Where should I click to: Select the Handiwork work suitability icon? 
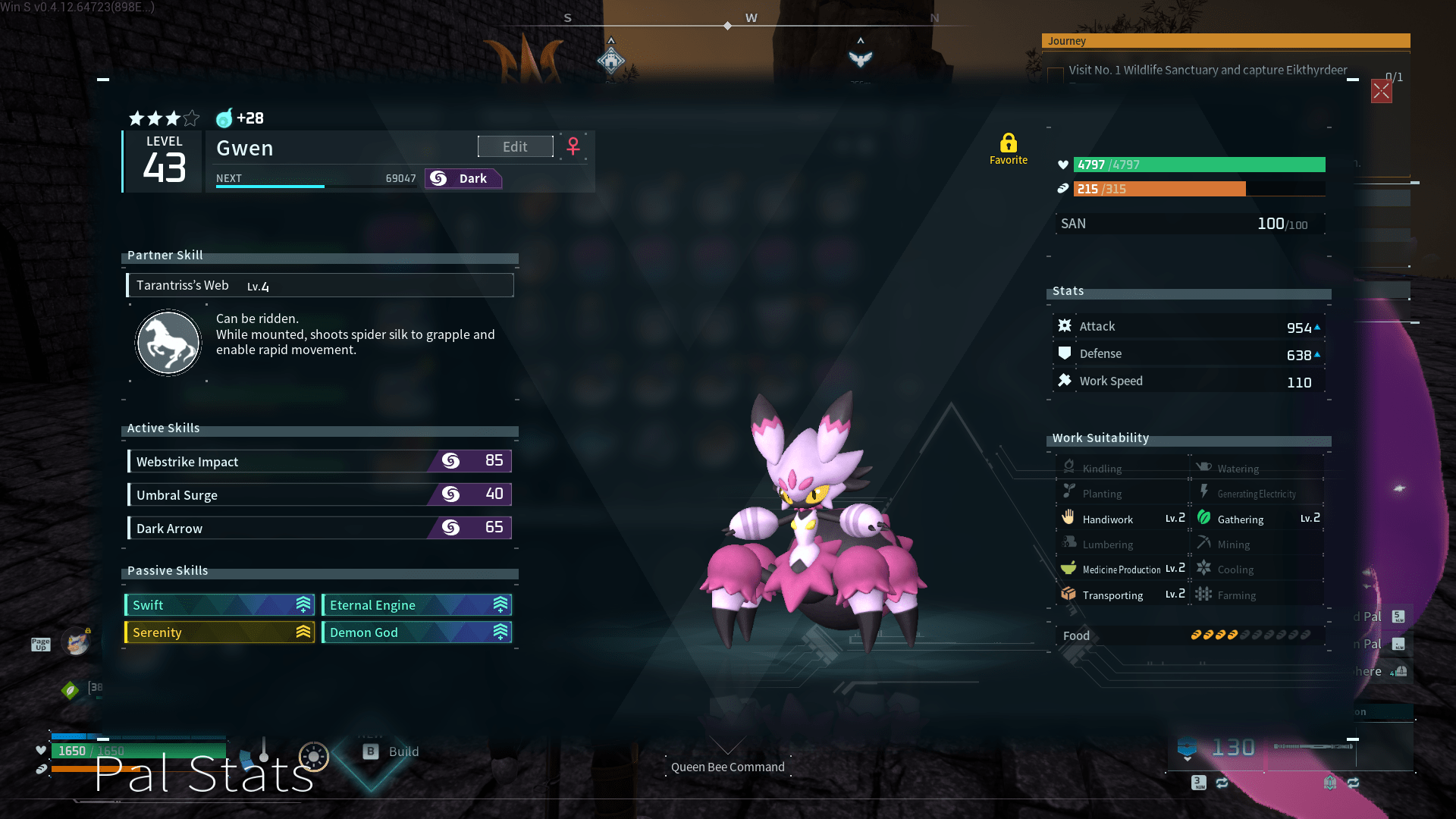coord(1070,518)
